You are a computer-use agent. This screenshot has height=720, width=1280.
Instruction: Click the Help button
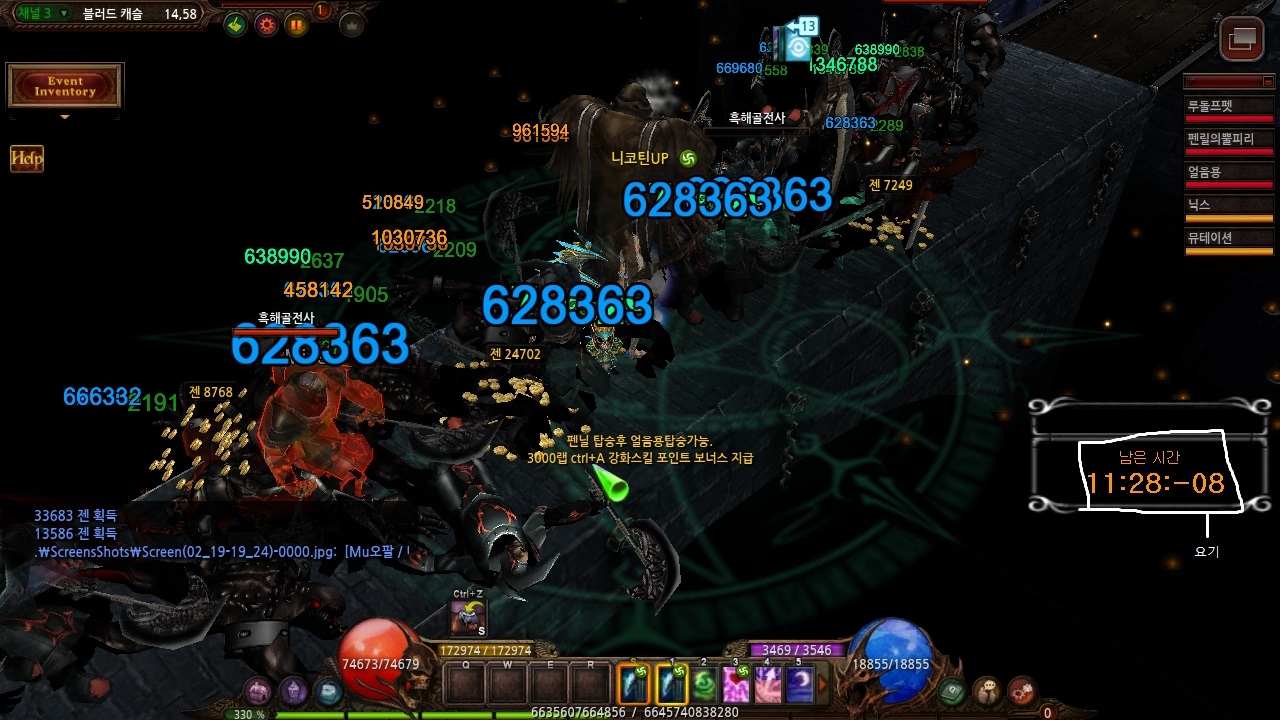27,158
